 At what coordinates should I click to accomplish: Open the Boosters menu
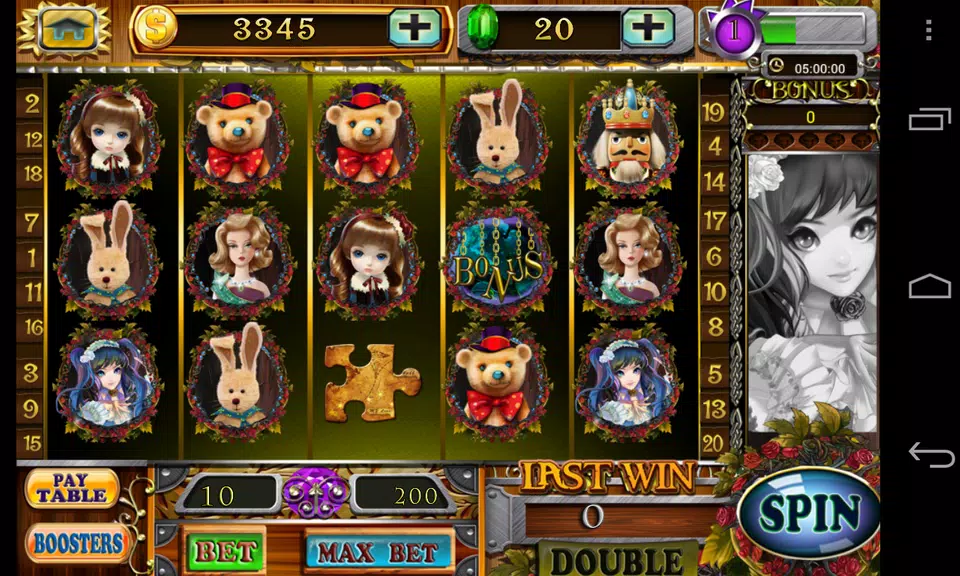point(78,545)
